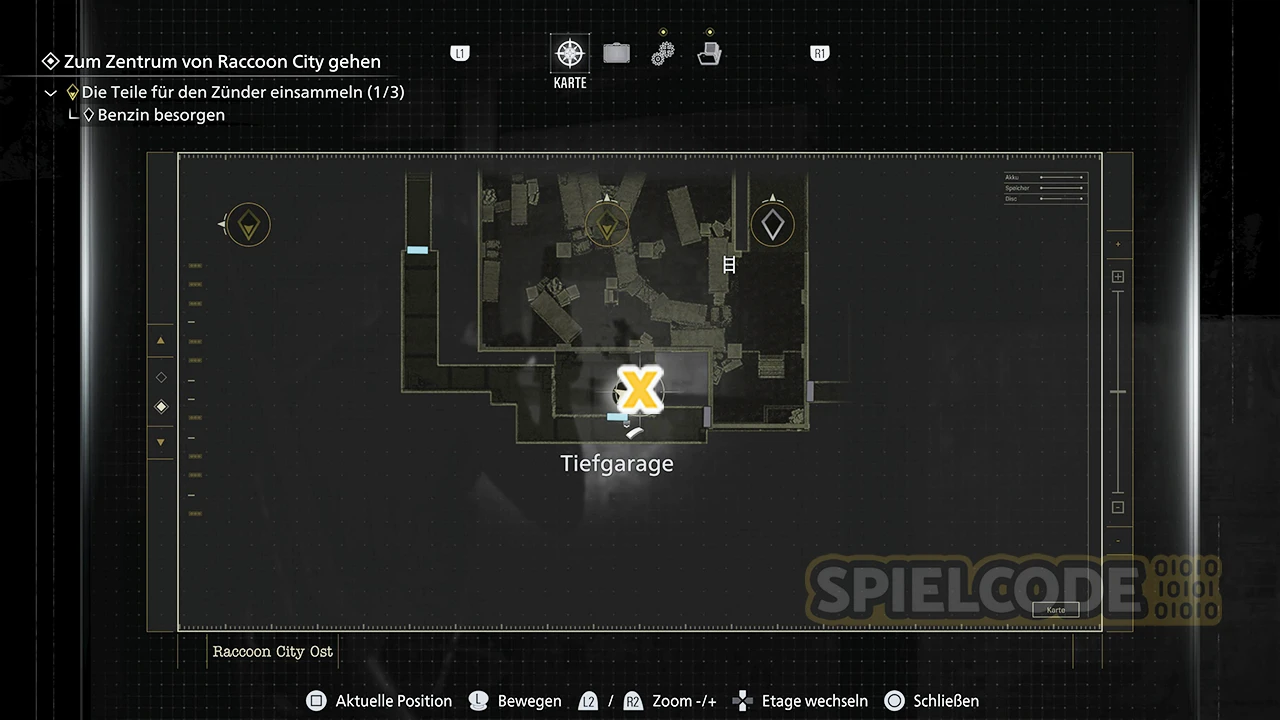Select the upper floor diamond indicator
Image resolution: width=1280 pixels, height=720 pixels.
[161, 377]
